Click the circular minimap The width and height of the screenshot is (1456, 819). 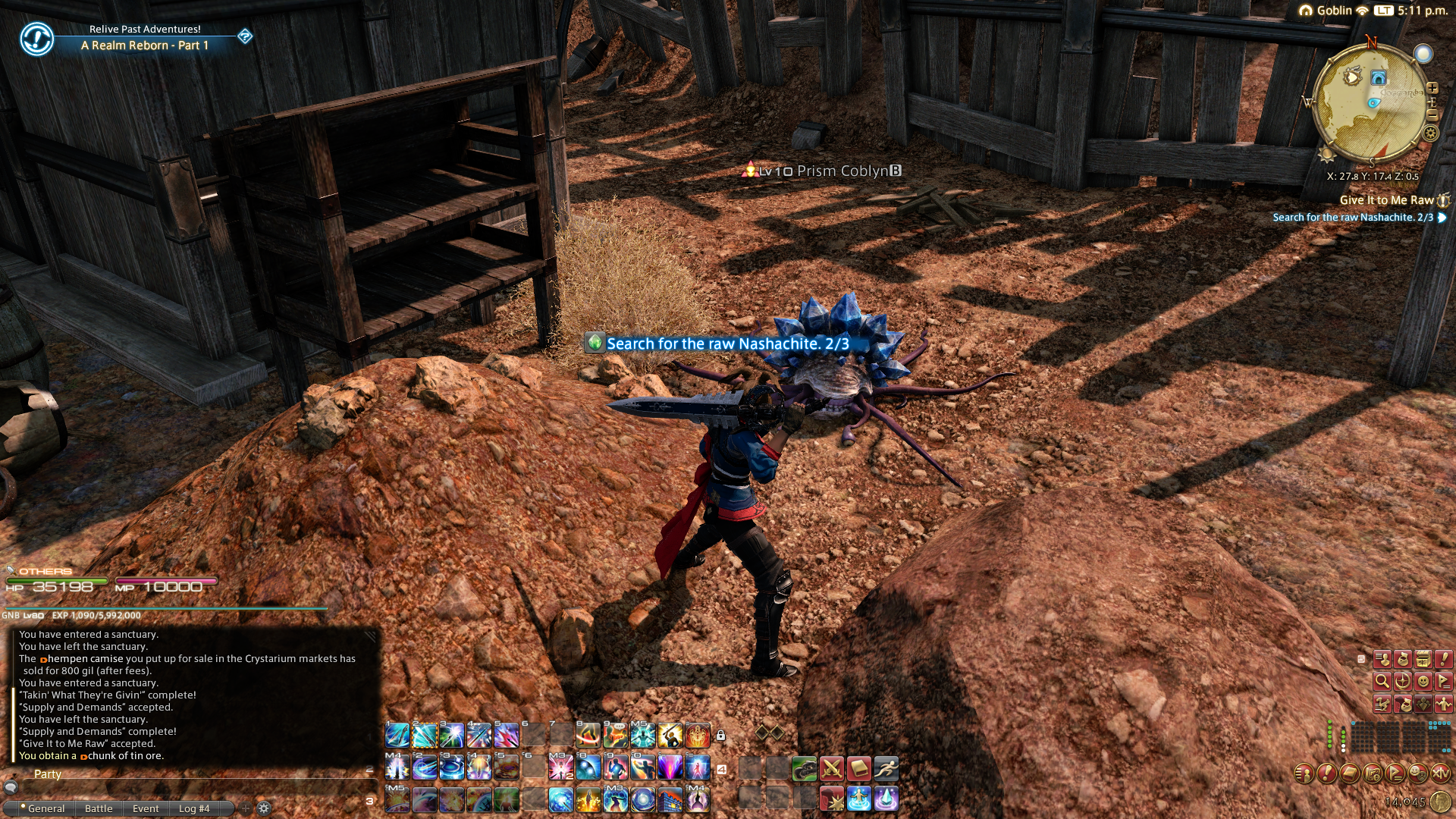tap(1370, 102)
